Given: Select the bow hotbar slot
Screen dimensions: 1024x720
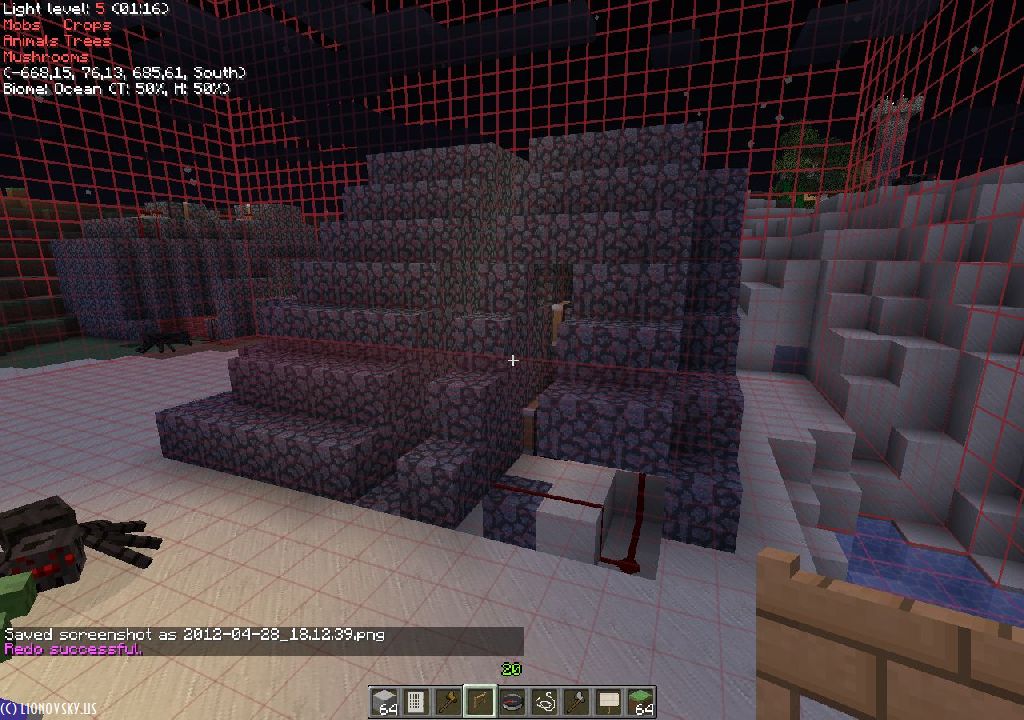Looking at the screenshot, I should (481, 702).
